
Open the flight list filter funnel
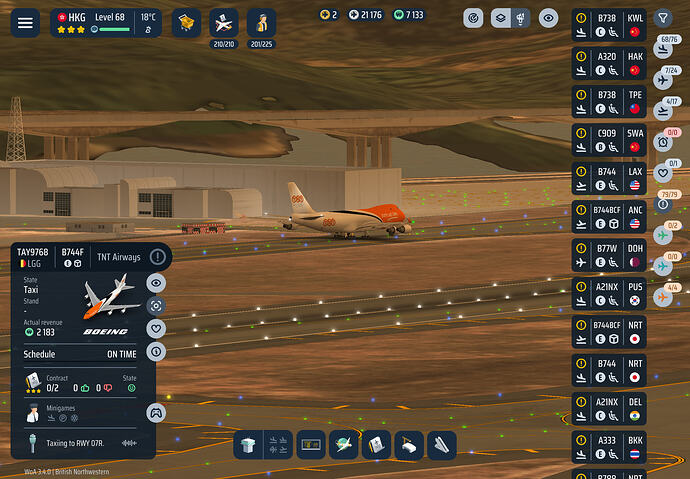tap(663, 18)
